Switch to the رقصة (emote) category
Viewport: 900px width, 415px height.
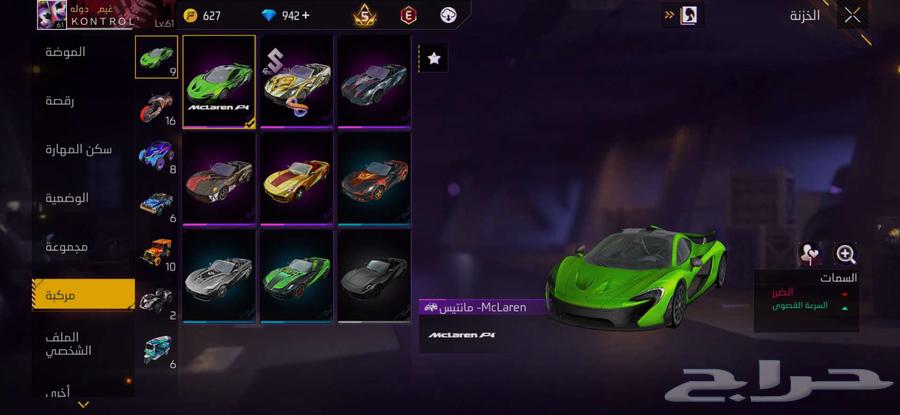[61, 101]
